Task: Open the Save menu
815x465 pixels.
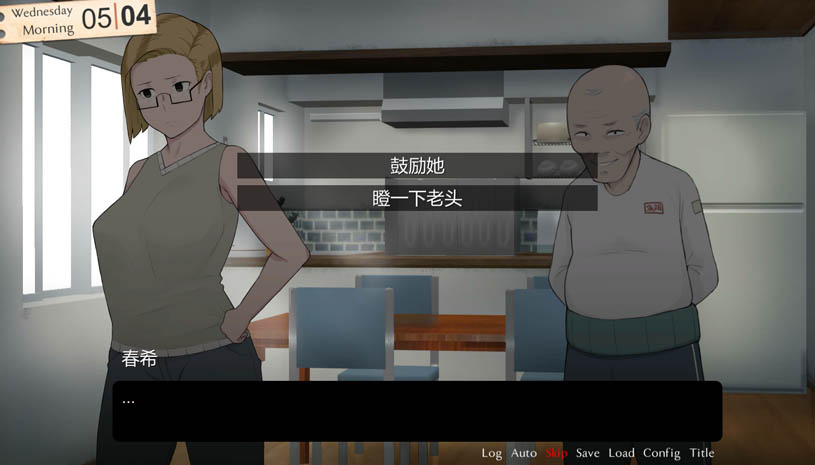Action: tap(588, 453)
